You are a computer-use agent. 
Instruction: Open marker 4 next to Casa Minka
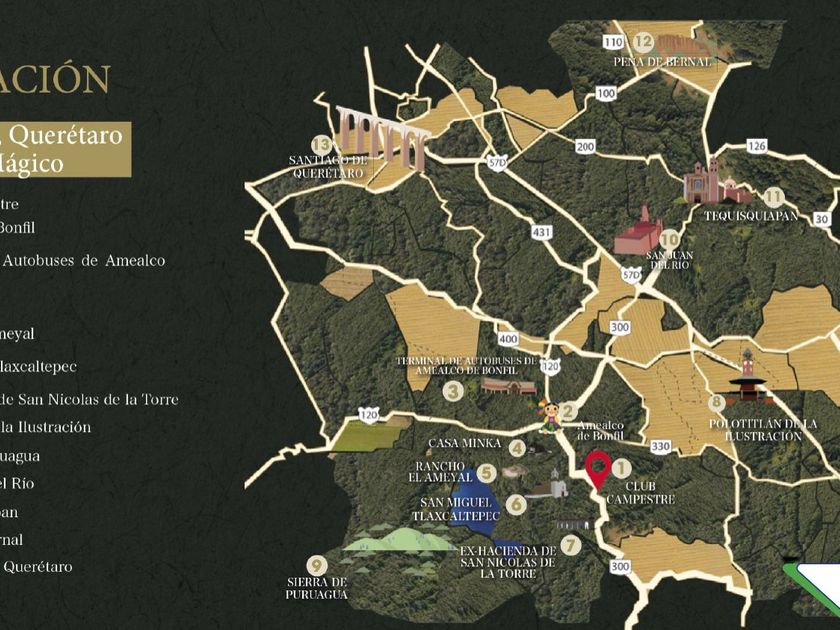click(517, 448)
